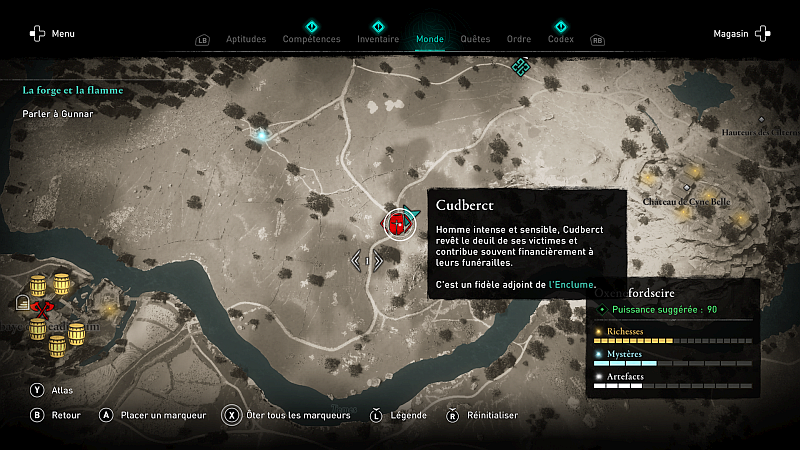Viewport: 800px width, 450px height.
Task: Open the Codex tab
Action: click(x=561, y=39)
